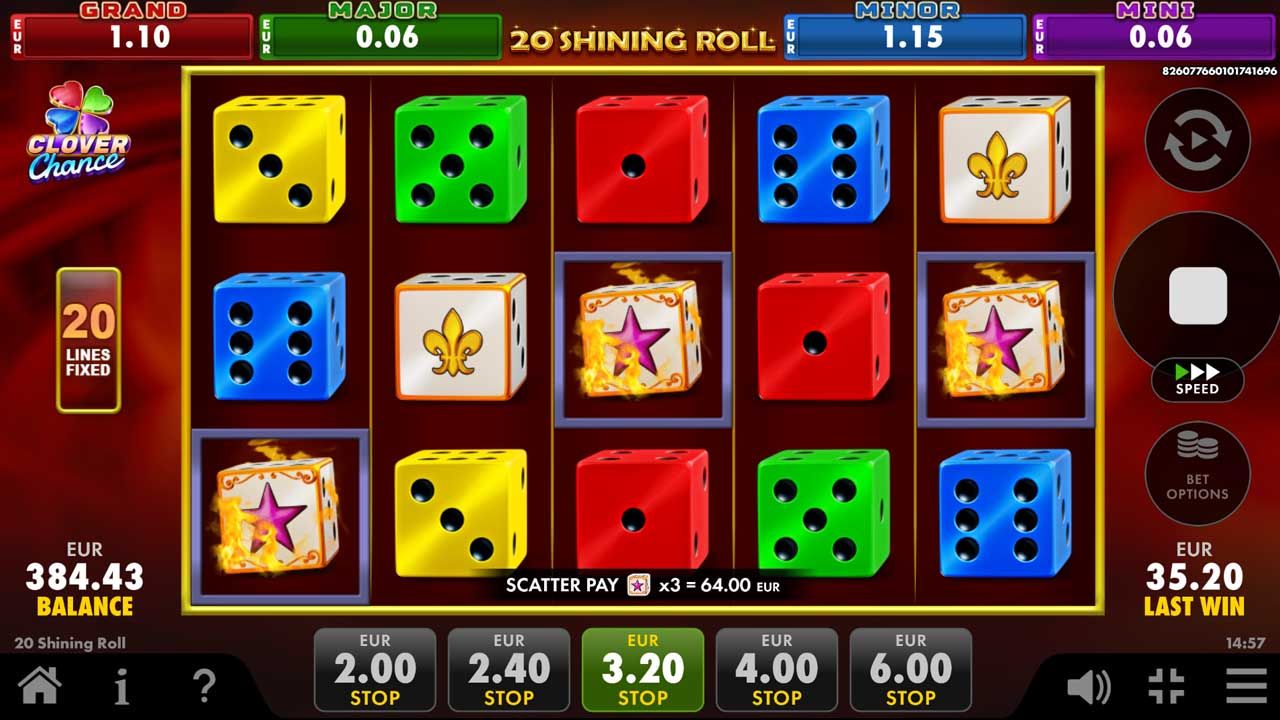Toggle the Speed setting

pos(1197,381)
